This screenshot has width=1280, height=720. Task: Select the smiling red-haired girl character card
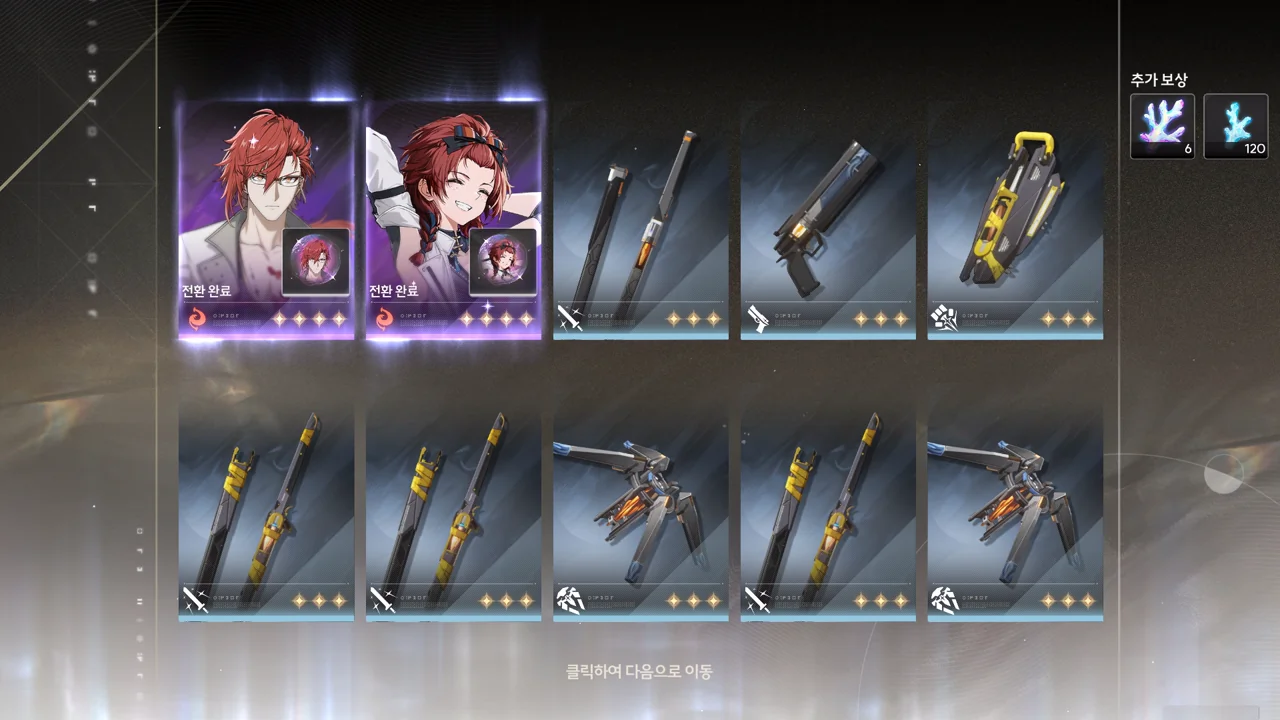453,220
